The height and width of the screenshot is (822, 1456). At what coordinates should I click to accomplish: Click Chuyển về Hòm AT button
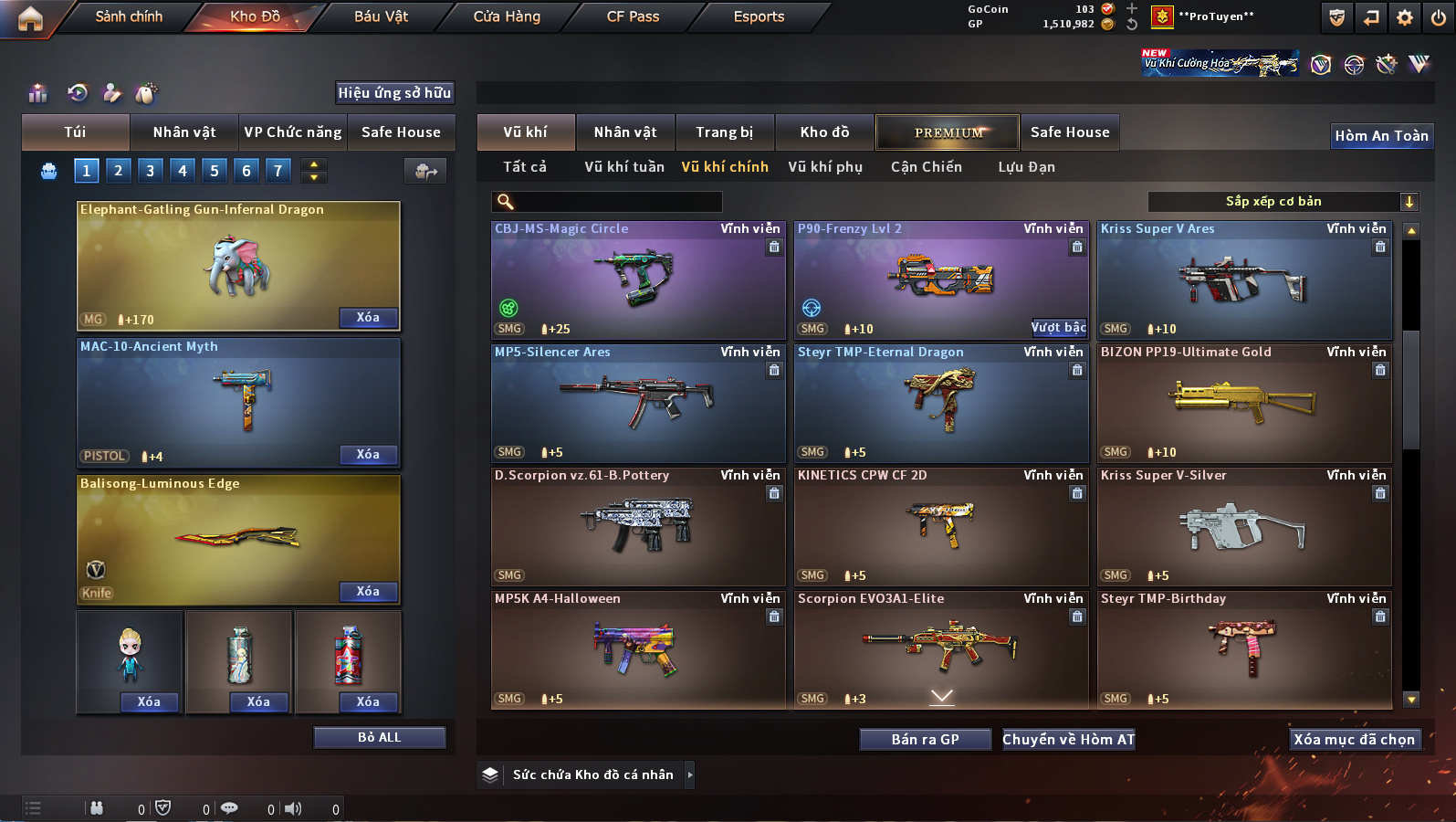pos(1068,740)
